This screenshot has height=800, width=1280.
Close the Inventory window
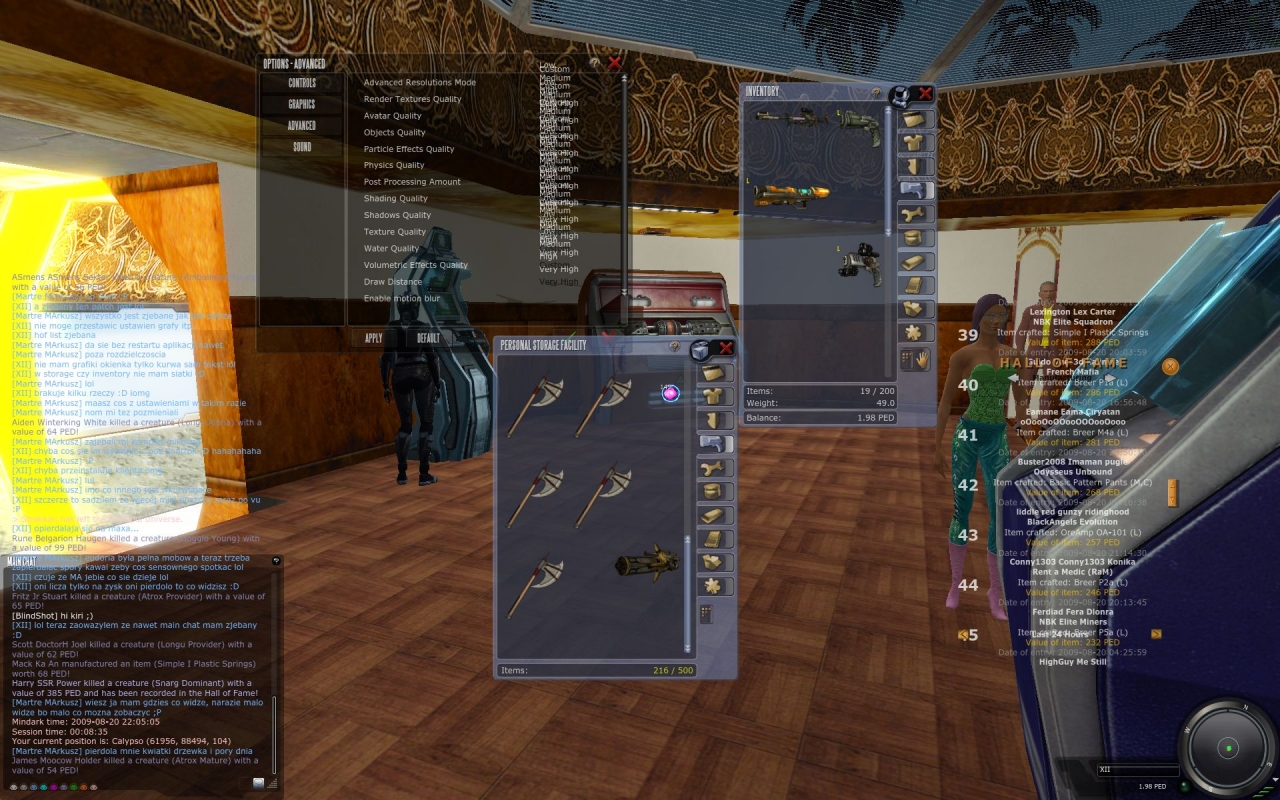click(x=925, y=93)
